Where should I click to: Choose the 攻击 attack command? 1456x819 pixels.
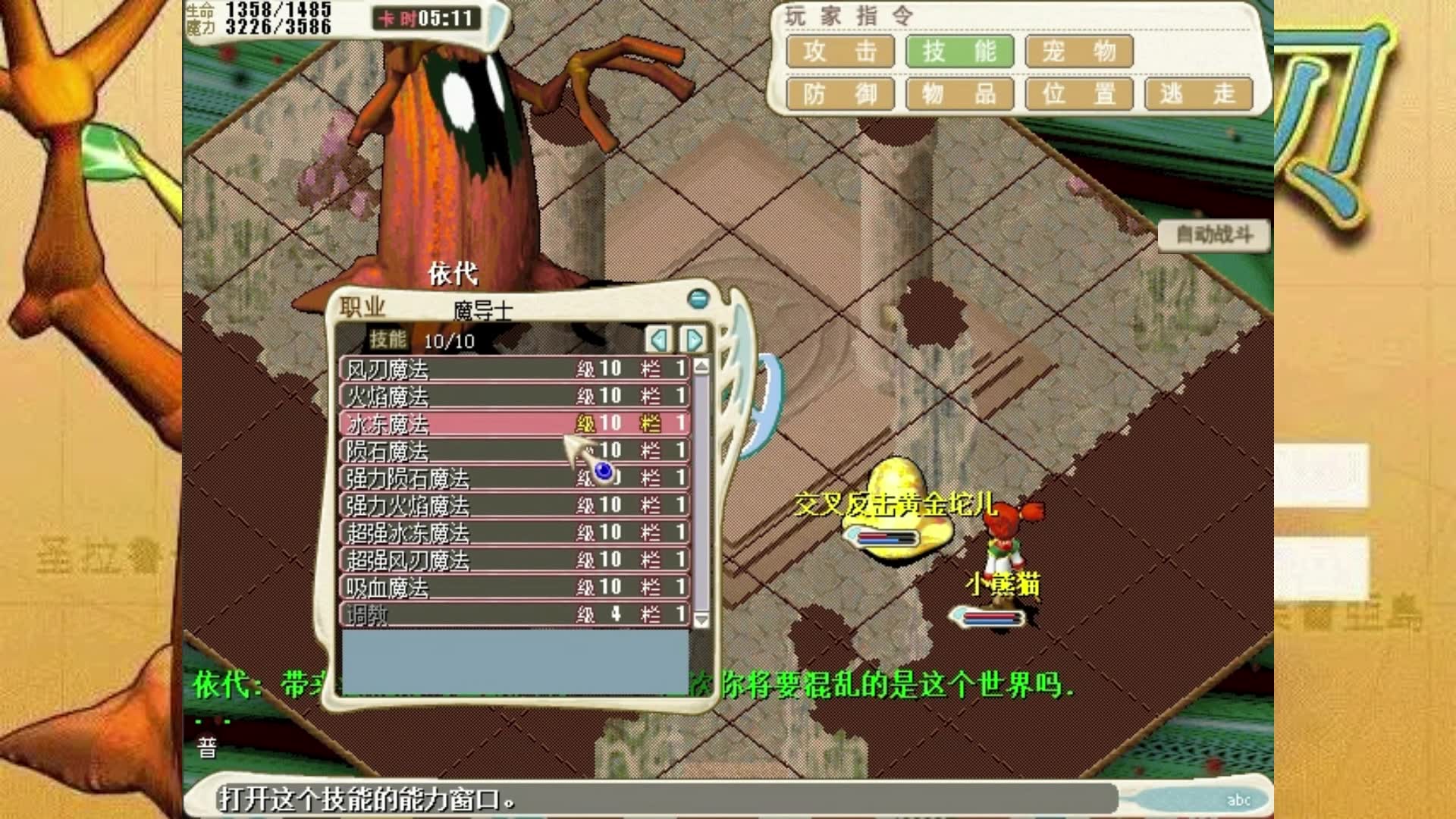[840, 52]
